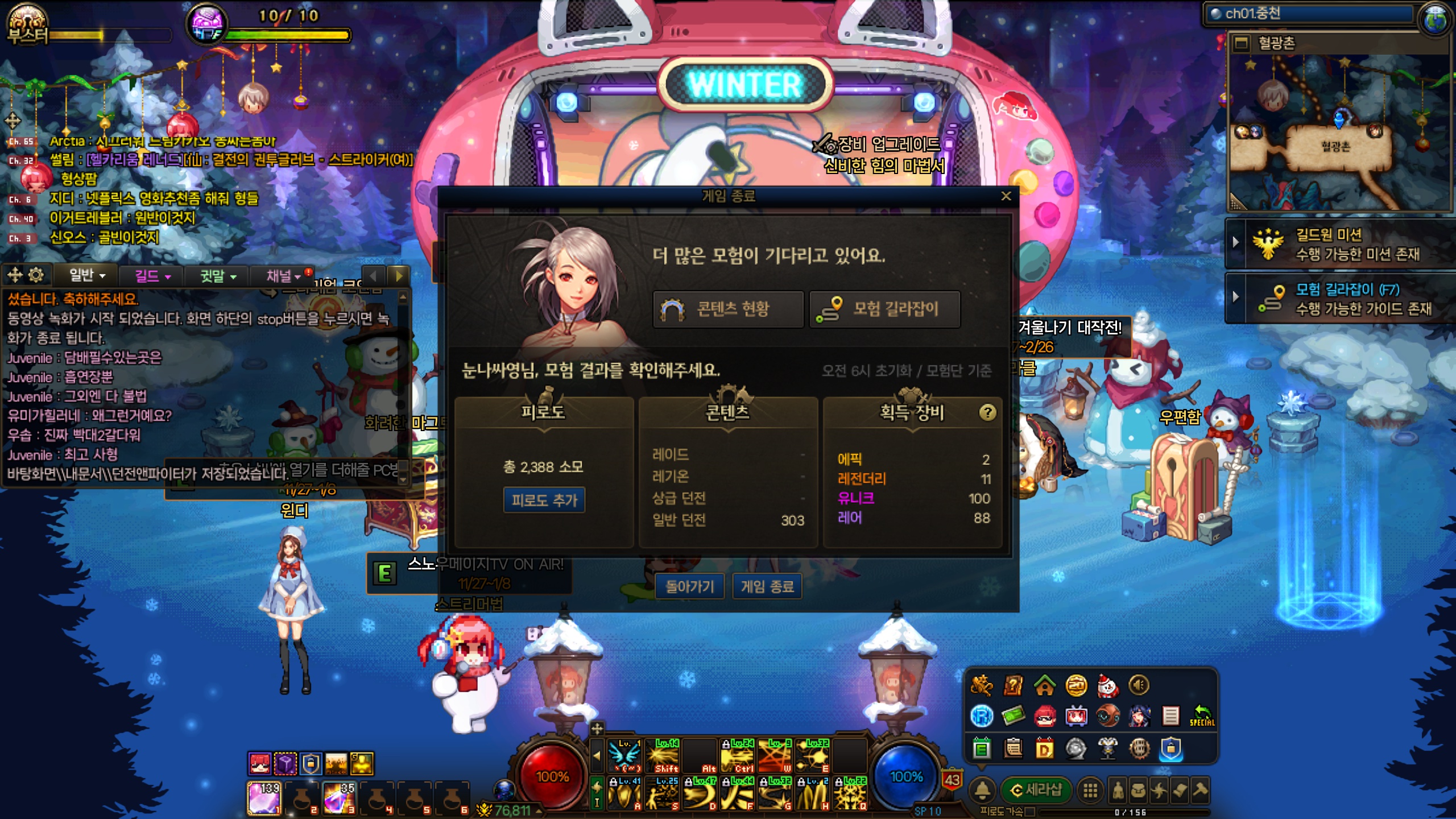This screenshot has height=819, width=1456.
Task: Click the ch01.중천 channel selector
Action: 1308,14
